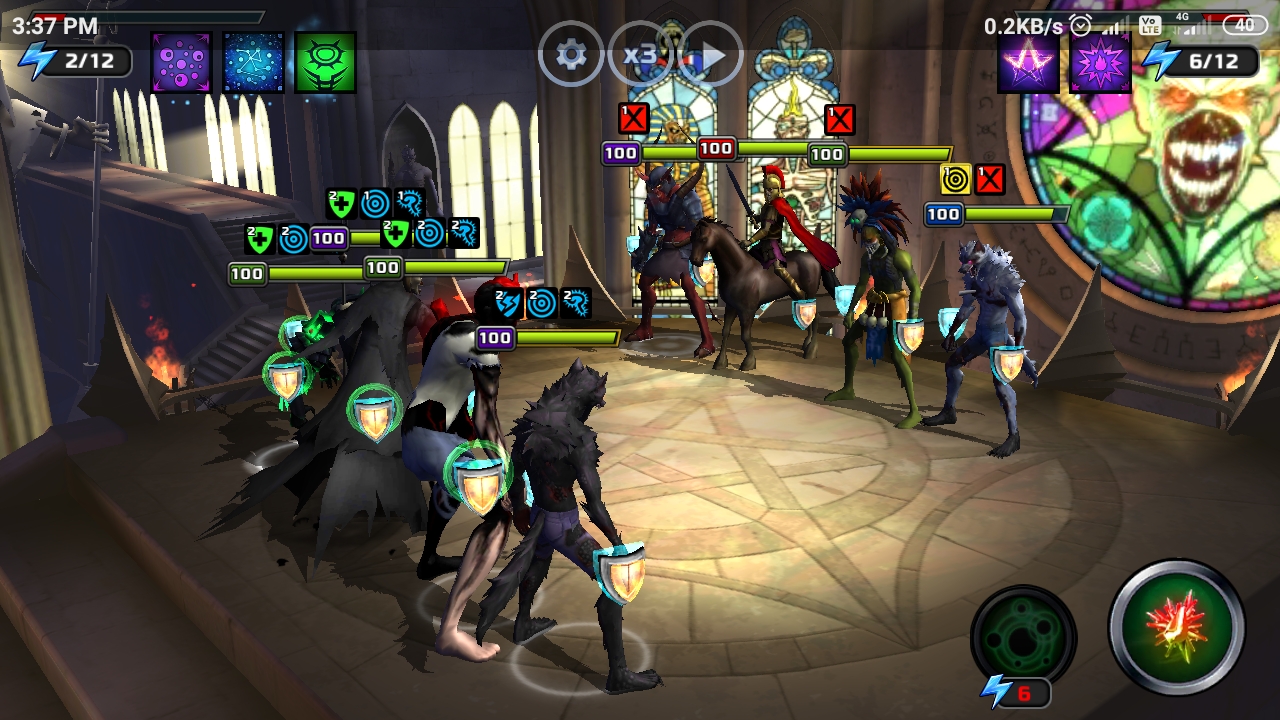Tap the purple dotted circle ability icon
Image resolution: width=1280 pixels, height=720 pixels.
pos(181,62)
